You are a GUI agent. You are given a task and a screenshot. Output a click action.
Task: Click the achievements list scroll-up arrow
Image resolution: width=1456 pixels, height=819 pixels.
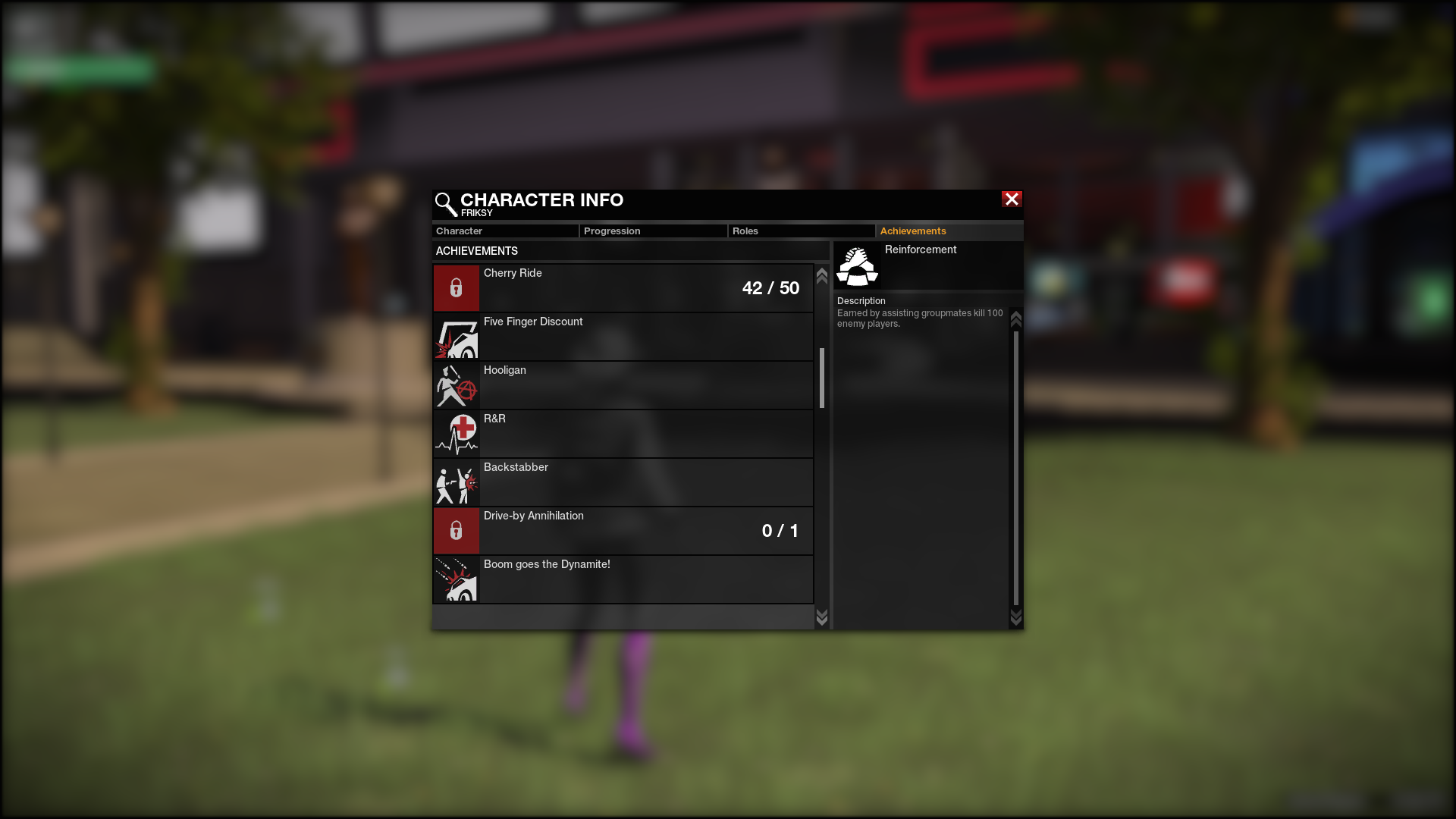pos(821,276)
